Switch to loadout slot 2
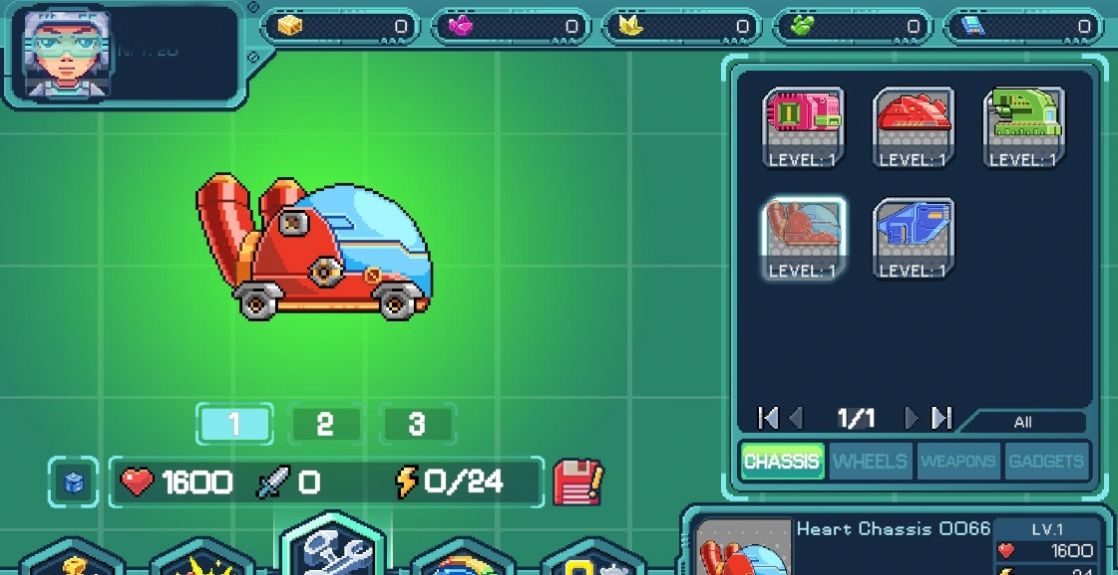 325,424
